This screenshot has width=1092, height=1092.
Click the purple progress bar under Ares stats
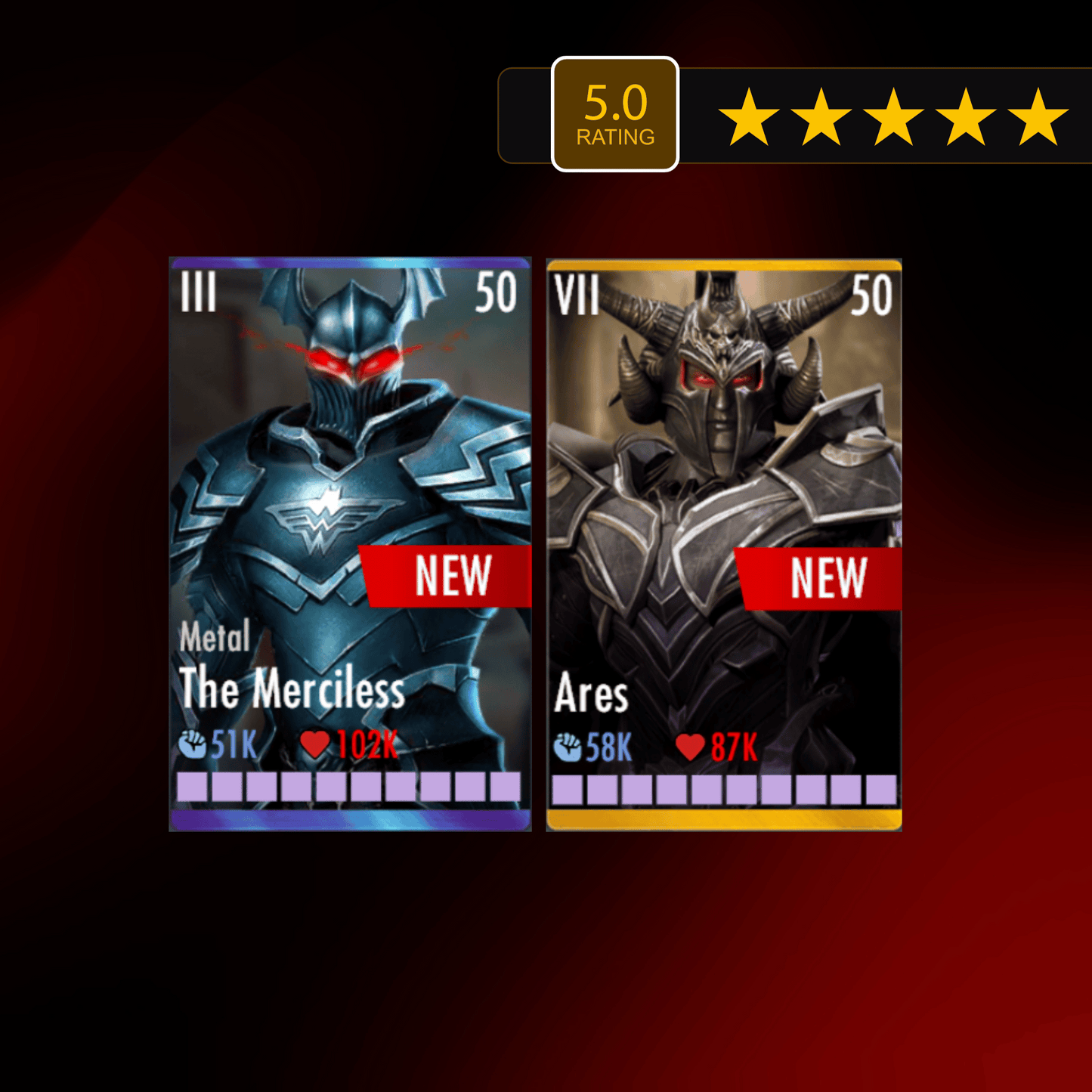point(725,788)
